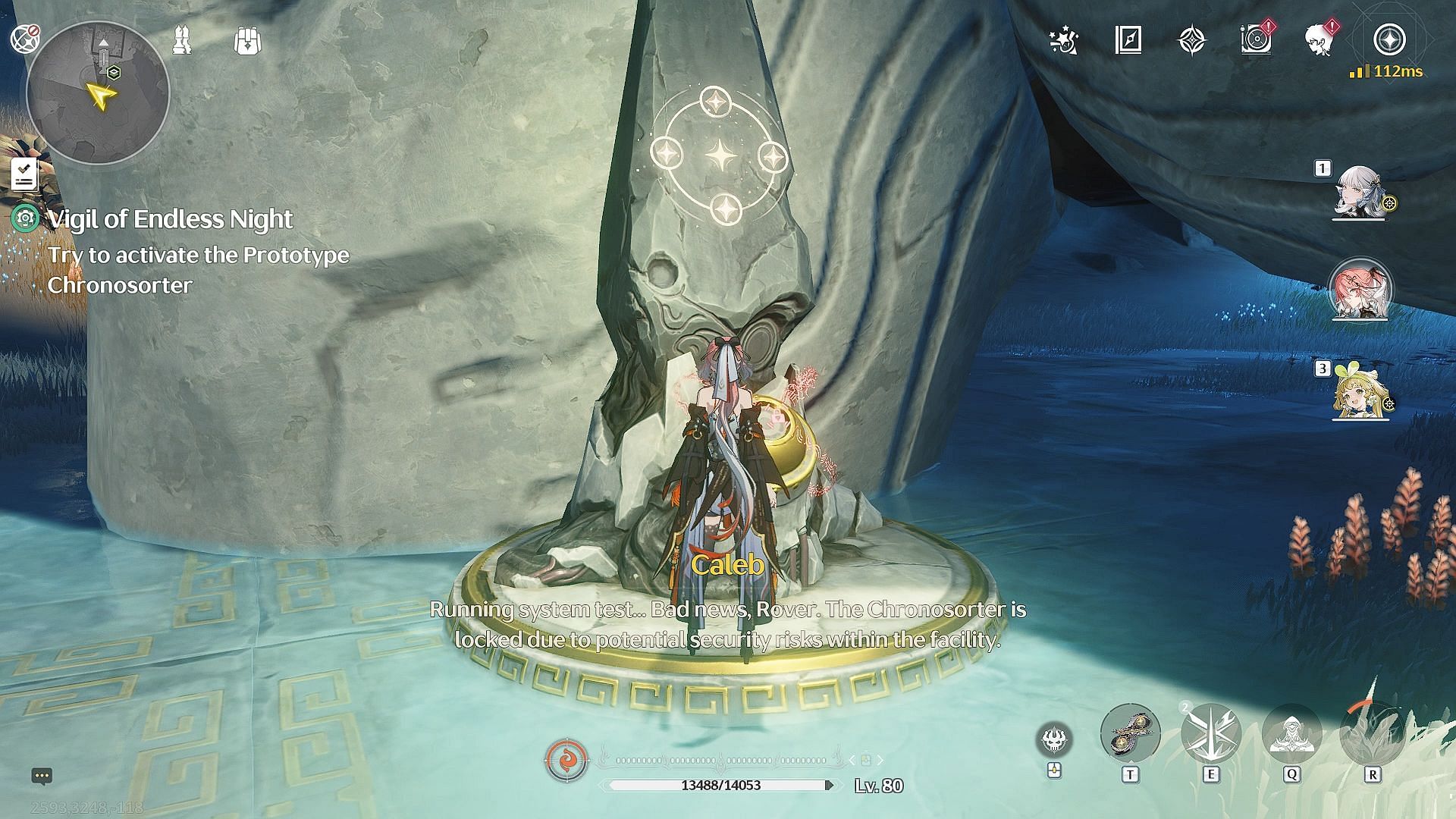Open the turntable record player icon
This screenshot has width=1456, height=819.
pos(1256,40)
